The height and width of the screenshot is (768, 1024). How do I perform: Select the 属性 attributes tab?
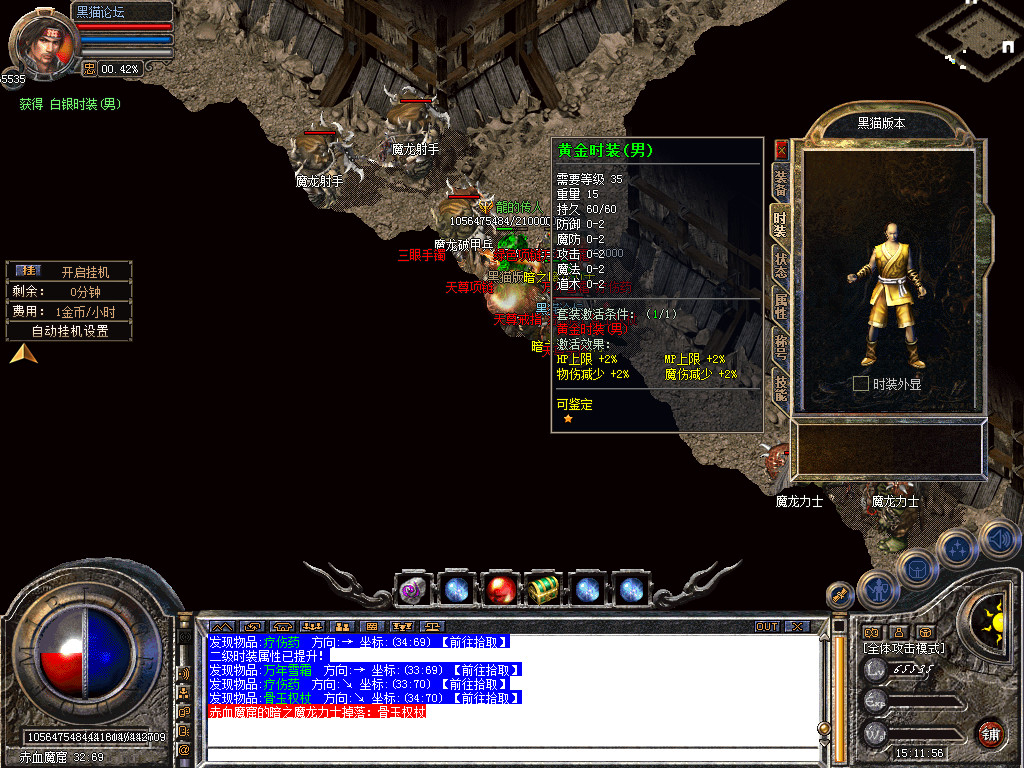[781, 306]
